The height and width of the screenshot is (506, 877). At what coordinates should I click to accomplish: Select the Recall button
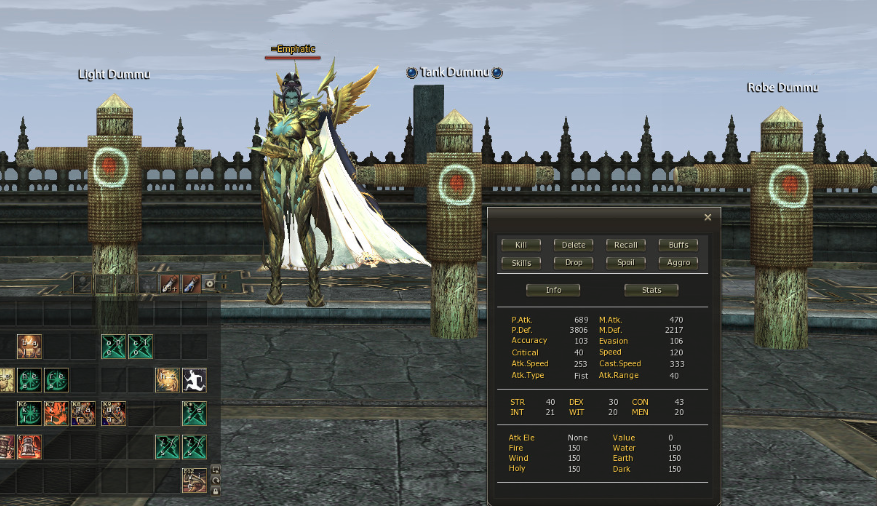point(626,245)
